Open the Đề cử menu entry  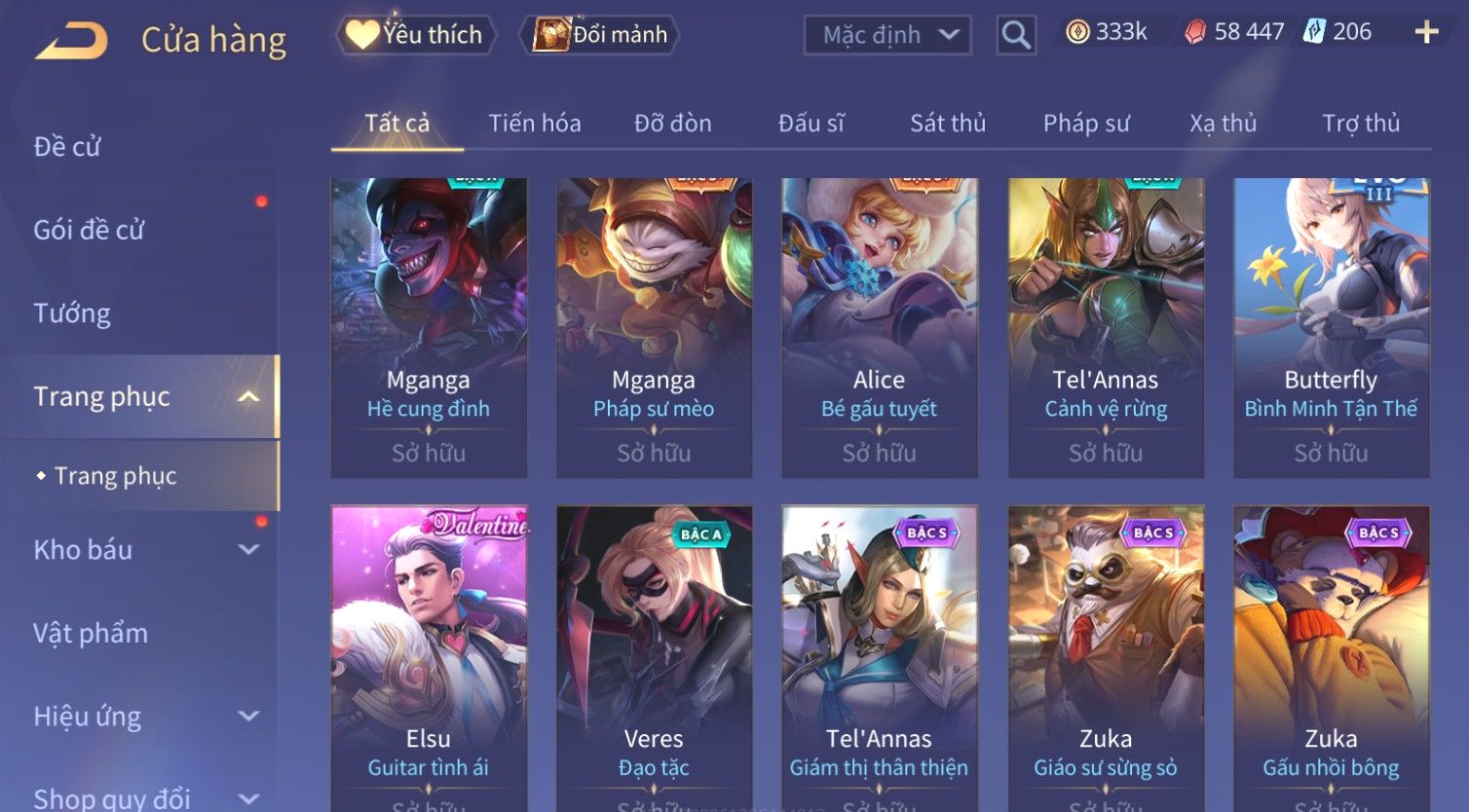click(x=67, y=147)
